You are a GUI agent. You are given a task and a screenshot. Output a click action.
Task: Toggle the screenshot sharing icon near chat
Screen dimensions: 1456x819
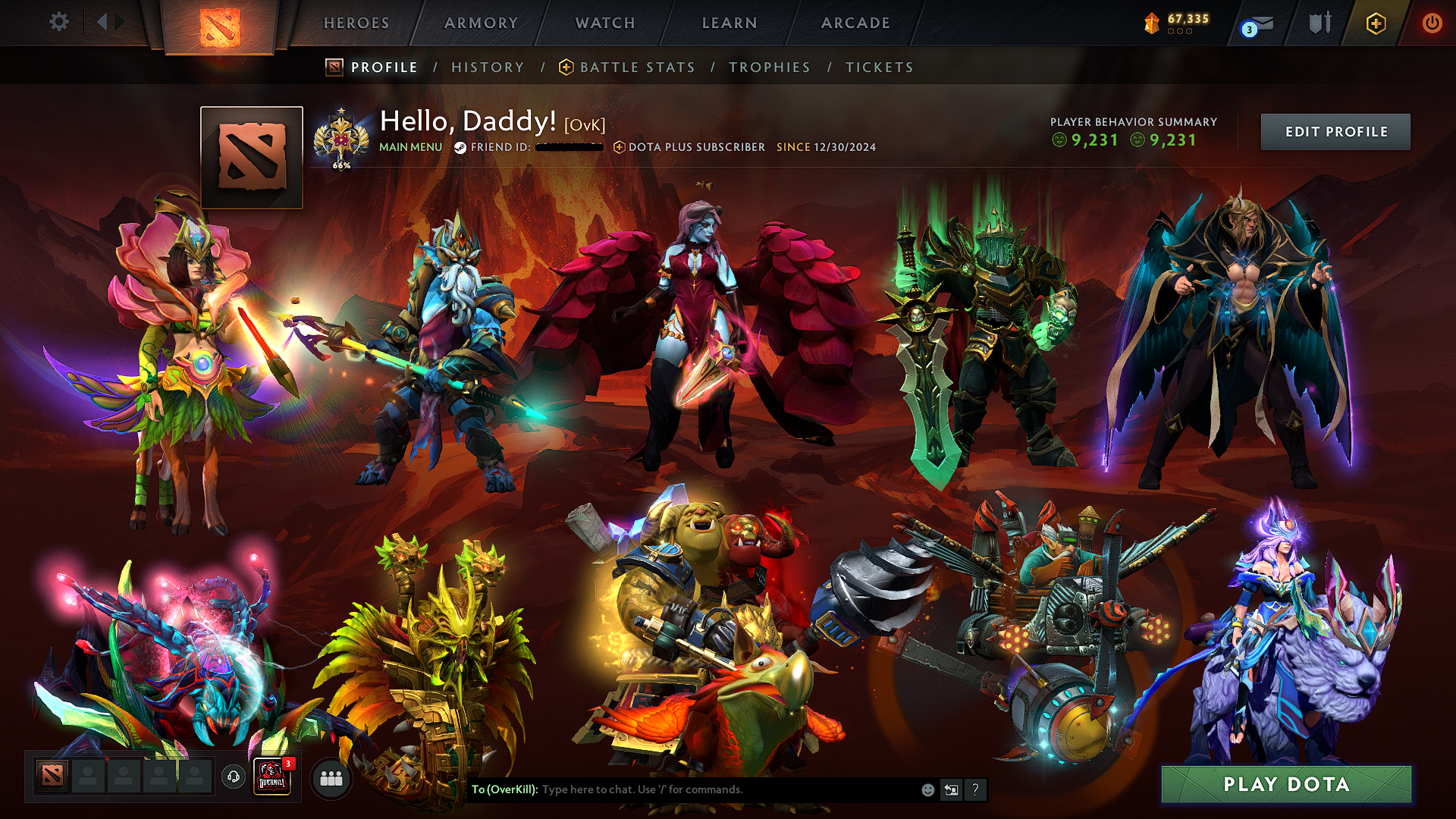pos(951,789)
